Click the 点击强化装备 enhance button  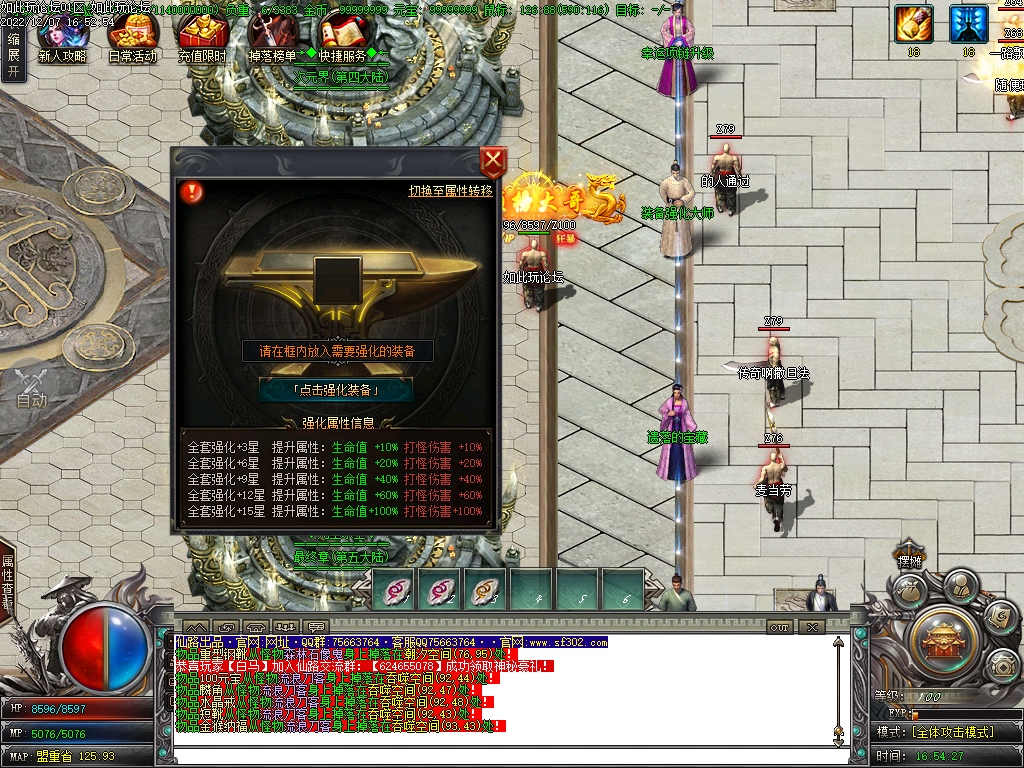point(336,390)
